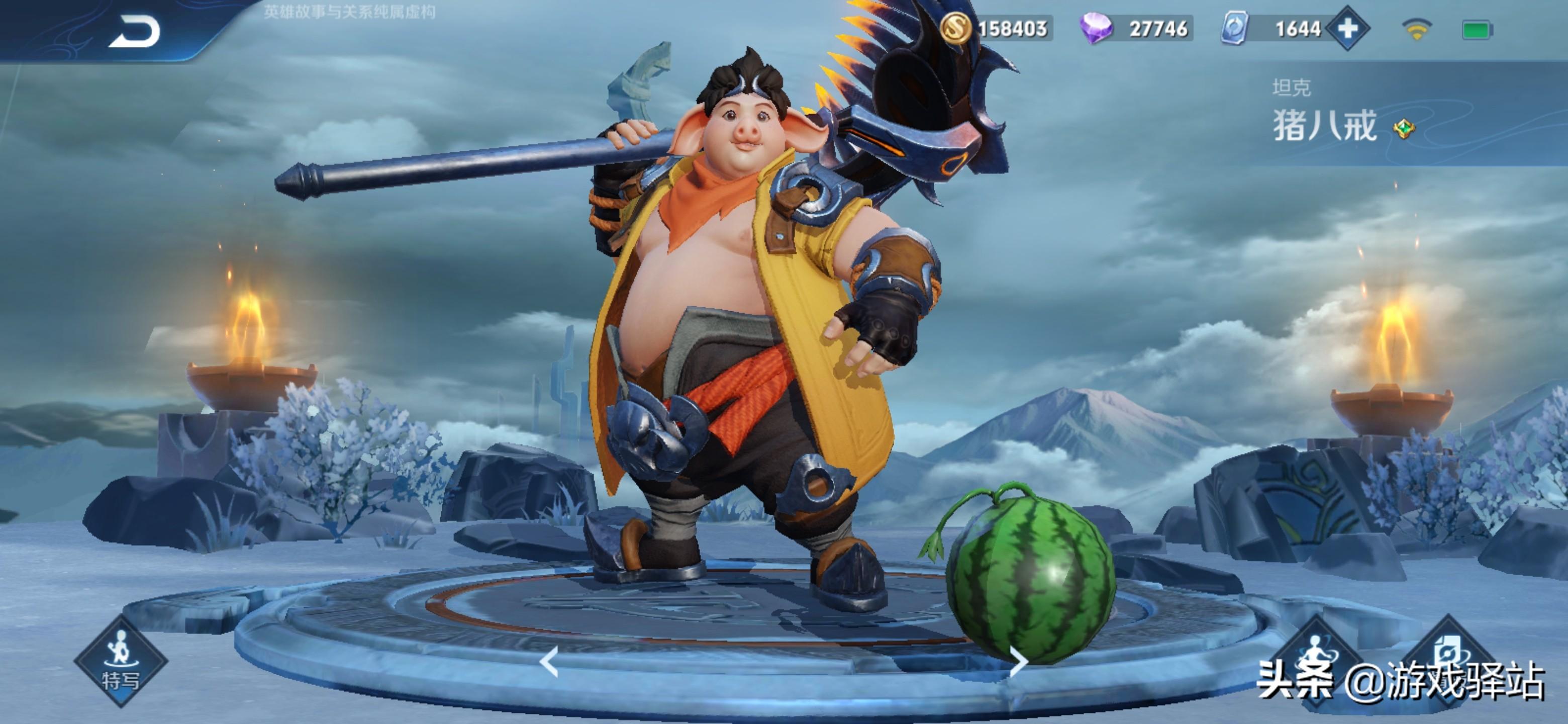Viewport: 1568px width, 724px height.
Task: Tap the purple diamond currency icon
Action: click(1096, 29)
